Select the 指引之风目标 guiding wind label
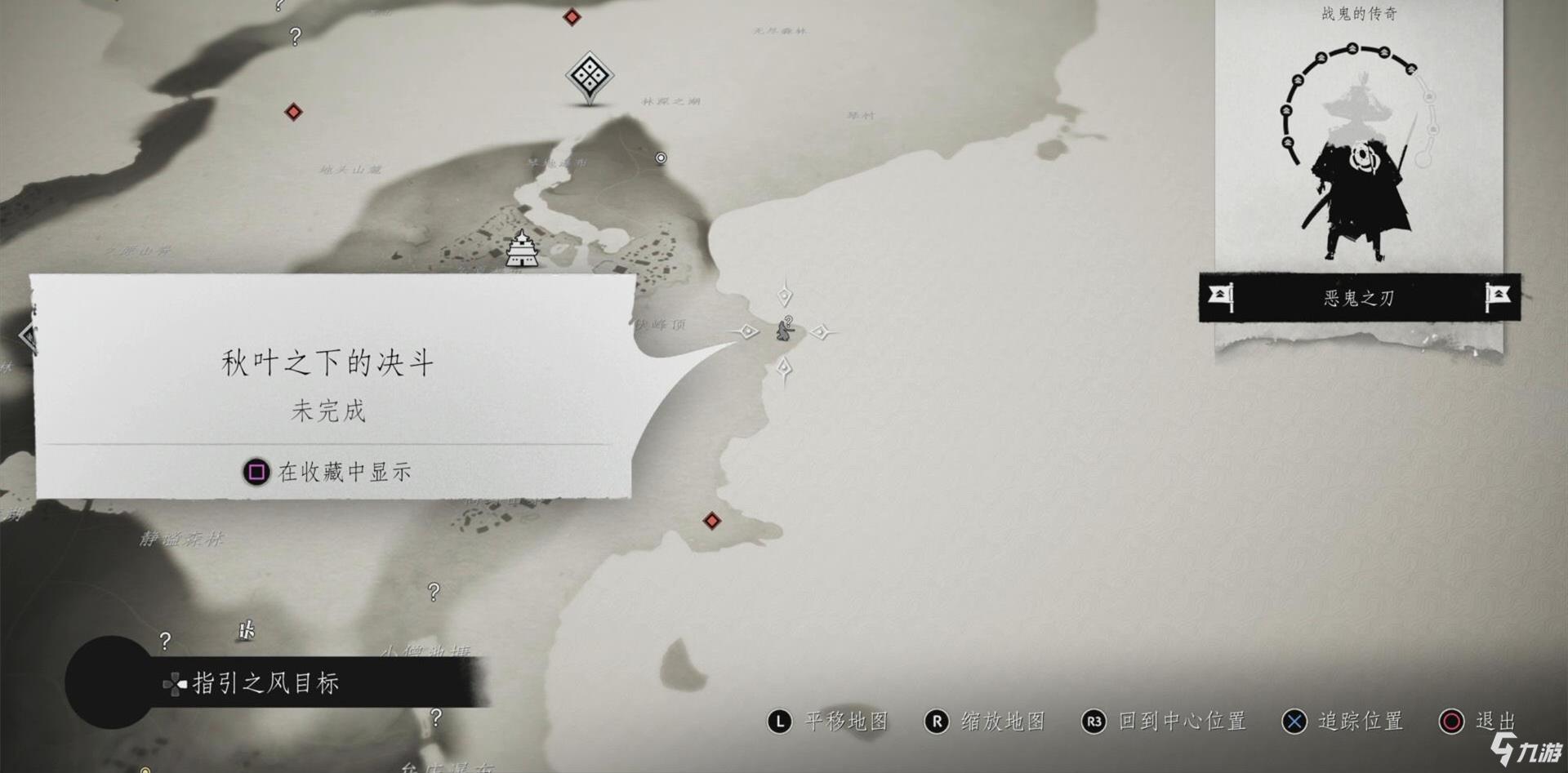The height and width of the screenshot is (773, 1568). pyautogui.click(x=265, y=683)
